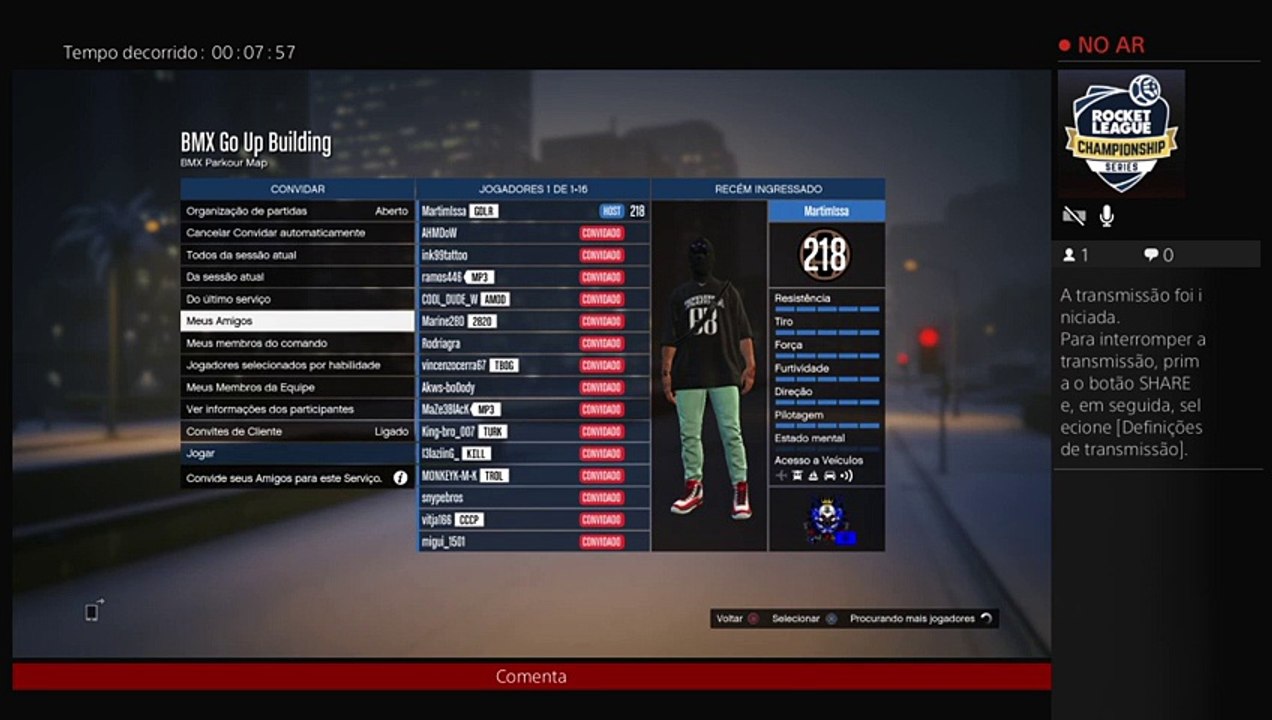Choose Cancelar Convidar automaticamente
1272x720 pixels.
click(x=297, y=233)
